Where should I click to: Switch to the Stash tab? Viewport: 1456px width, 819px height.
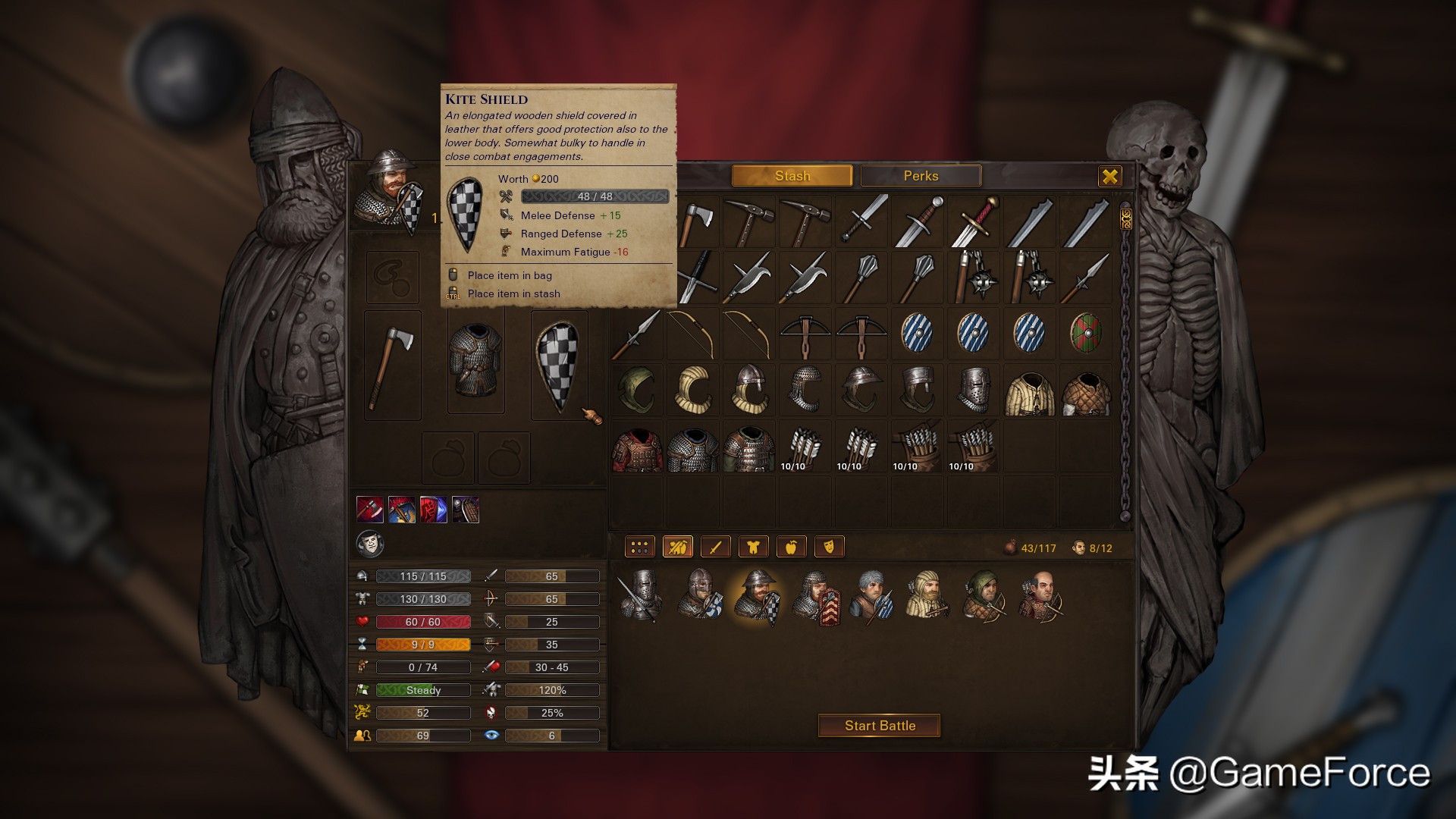coord(792,176)
